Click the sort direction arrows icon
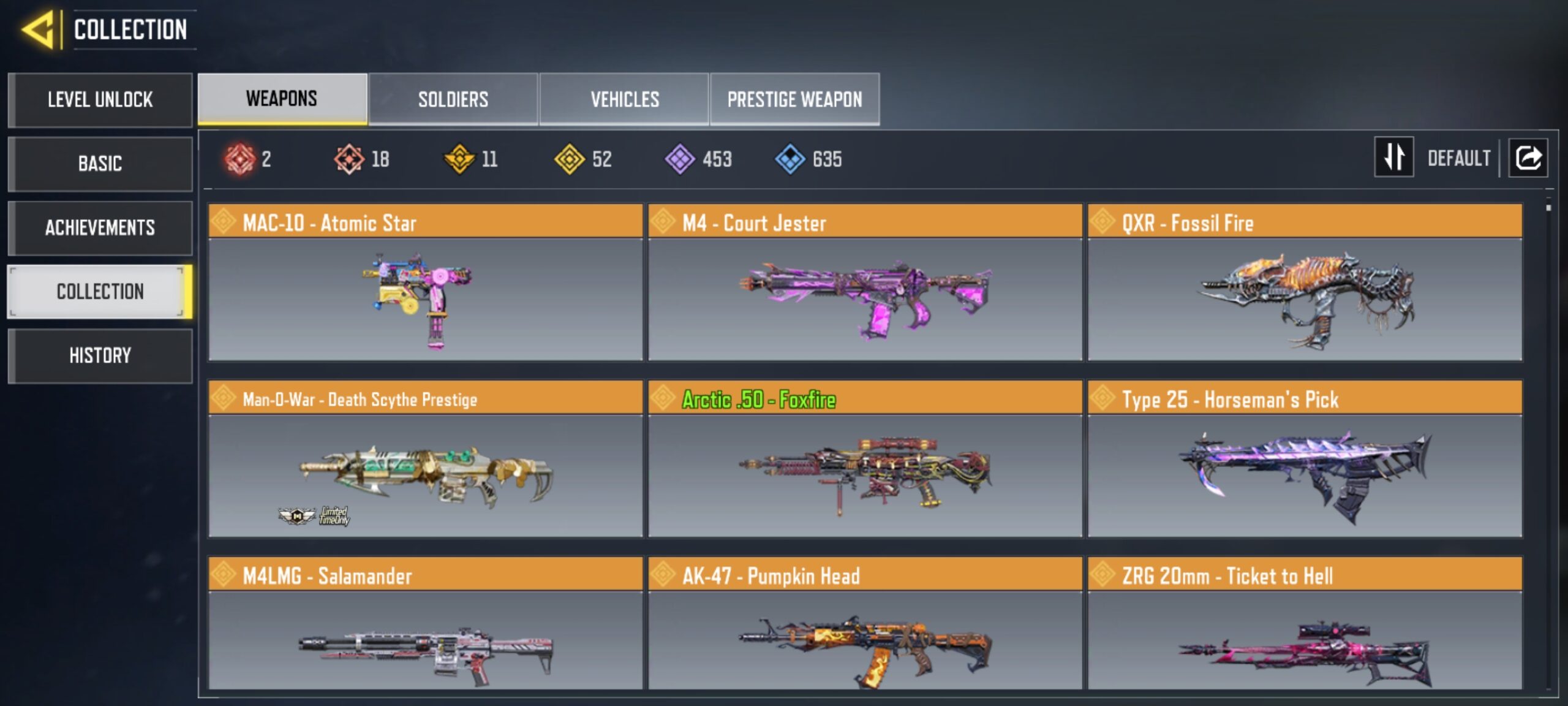Screen dimensions: 1568x706 pyautogui.click(x=1393, y=158)
